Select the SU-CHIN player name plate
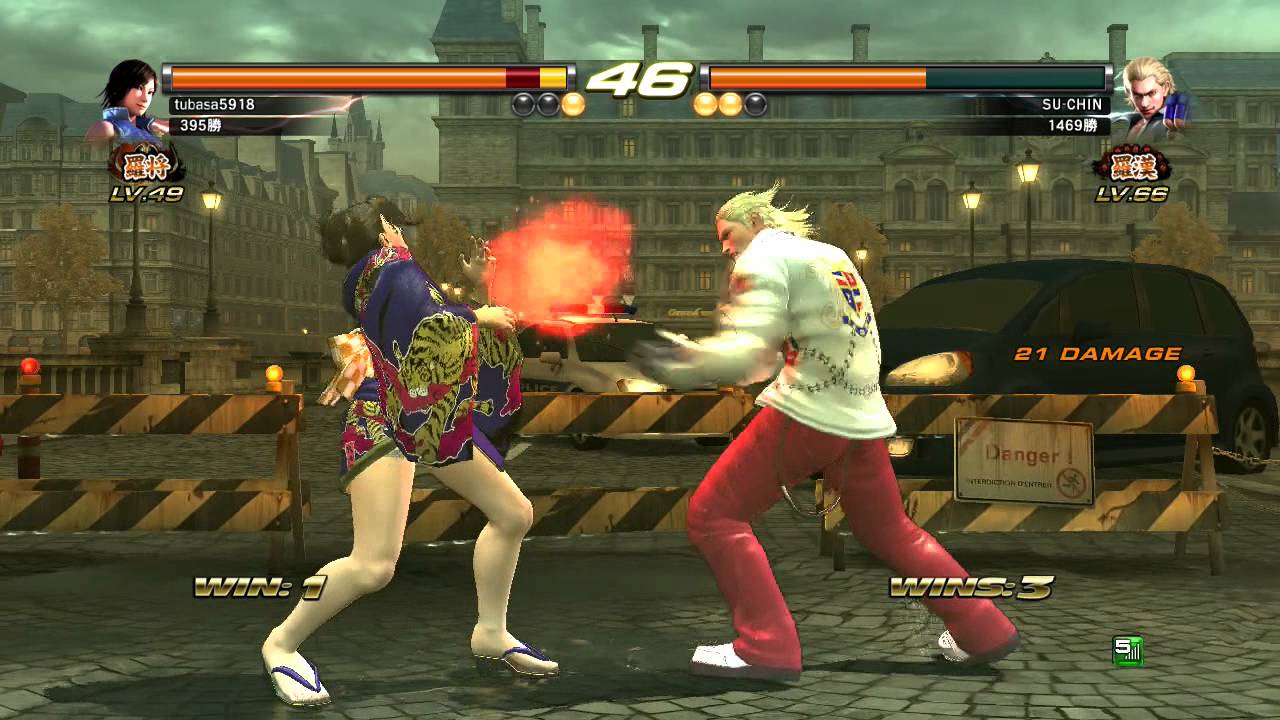This screenshot has width=1280, height=720. coord(1076,104)
